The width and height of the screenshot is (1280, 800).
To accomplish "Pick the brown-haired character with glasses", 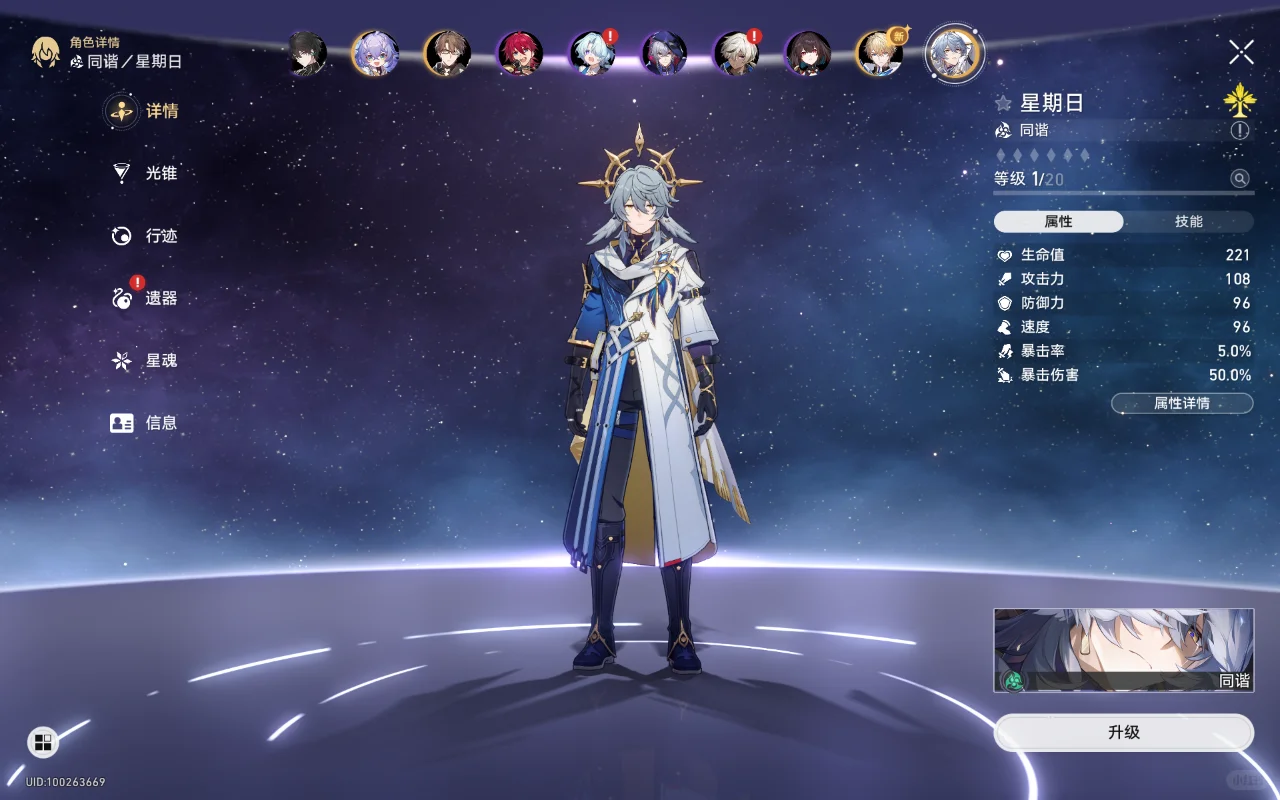I will pyautogui.click(x=447, y=53).
